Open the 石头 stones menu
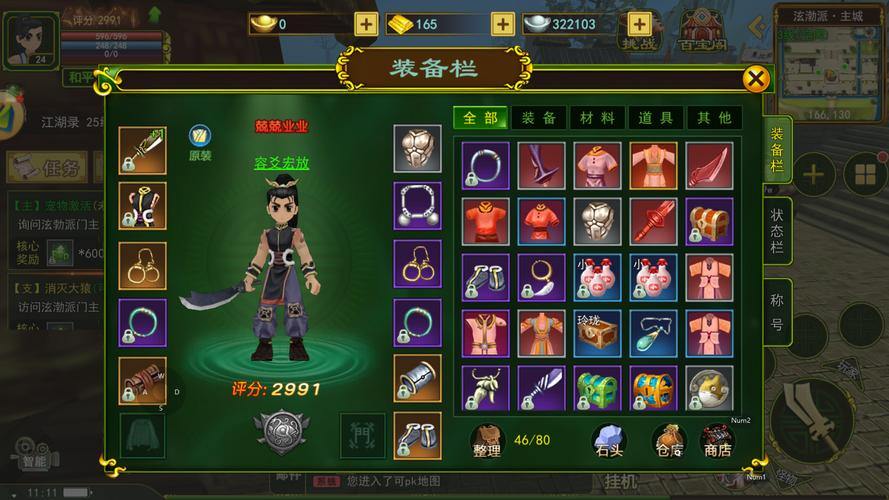889x500 pixels. pyautogui.click(x=609, y=441)
